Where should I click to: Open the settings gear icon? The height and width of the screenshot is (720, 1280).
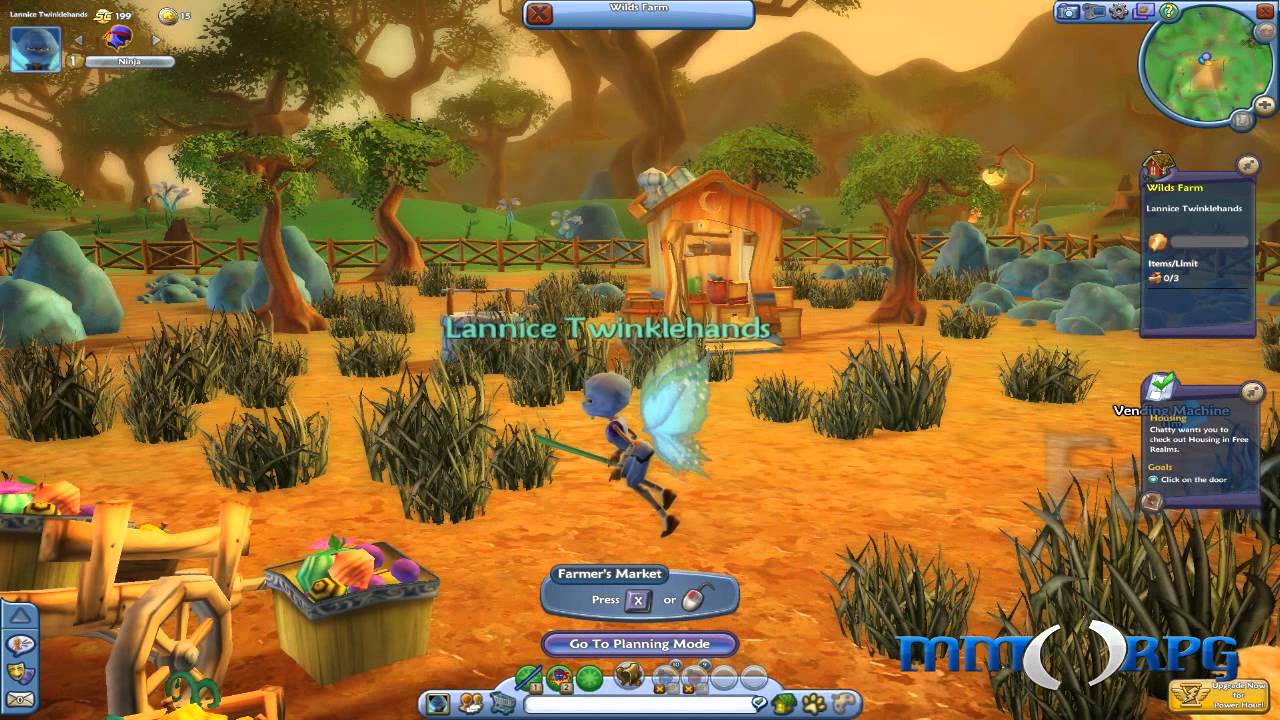[x=1119, y=12]
